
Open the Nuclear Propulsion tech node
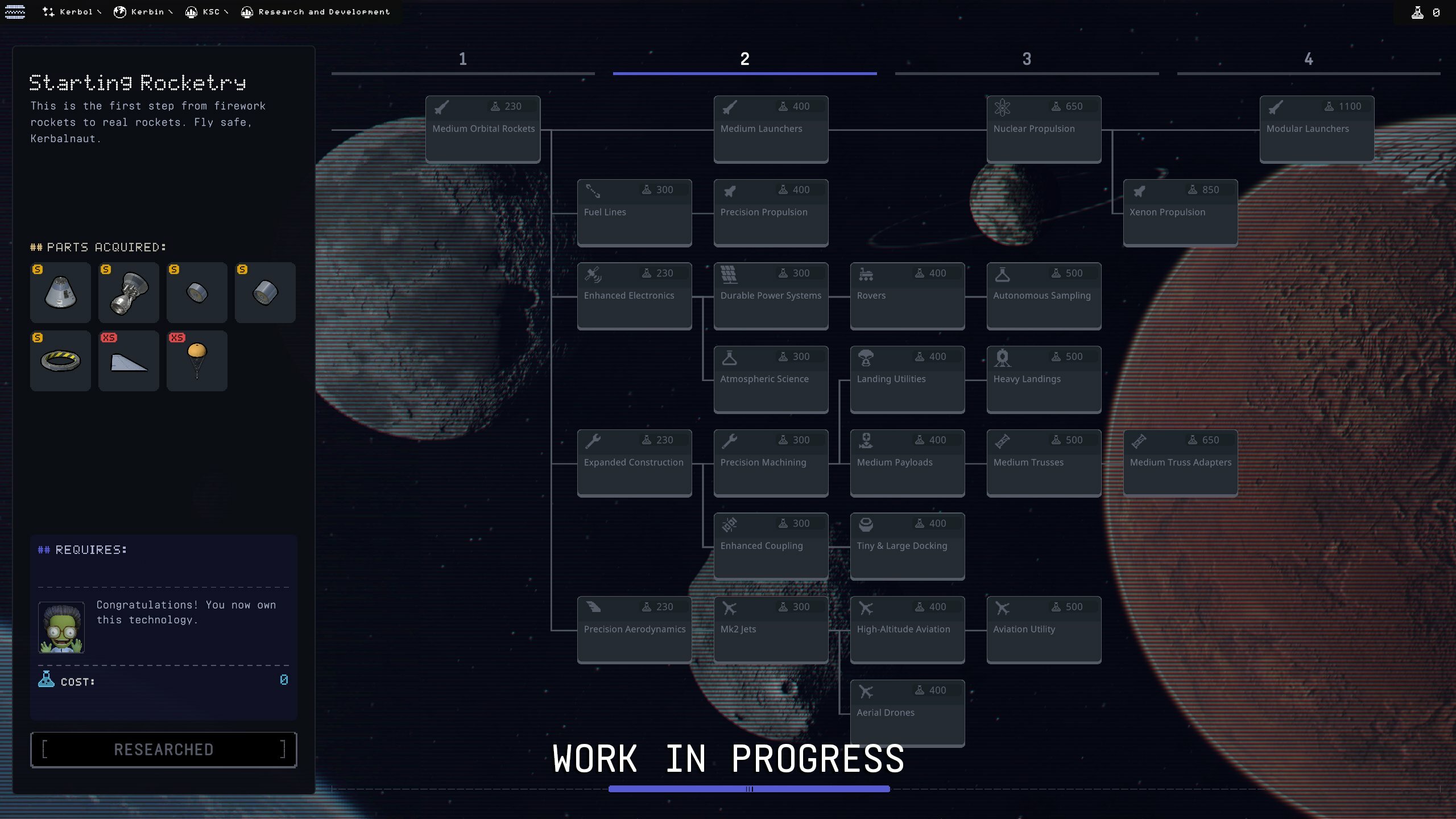point(1044,129)
